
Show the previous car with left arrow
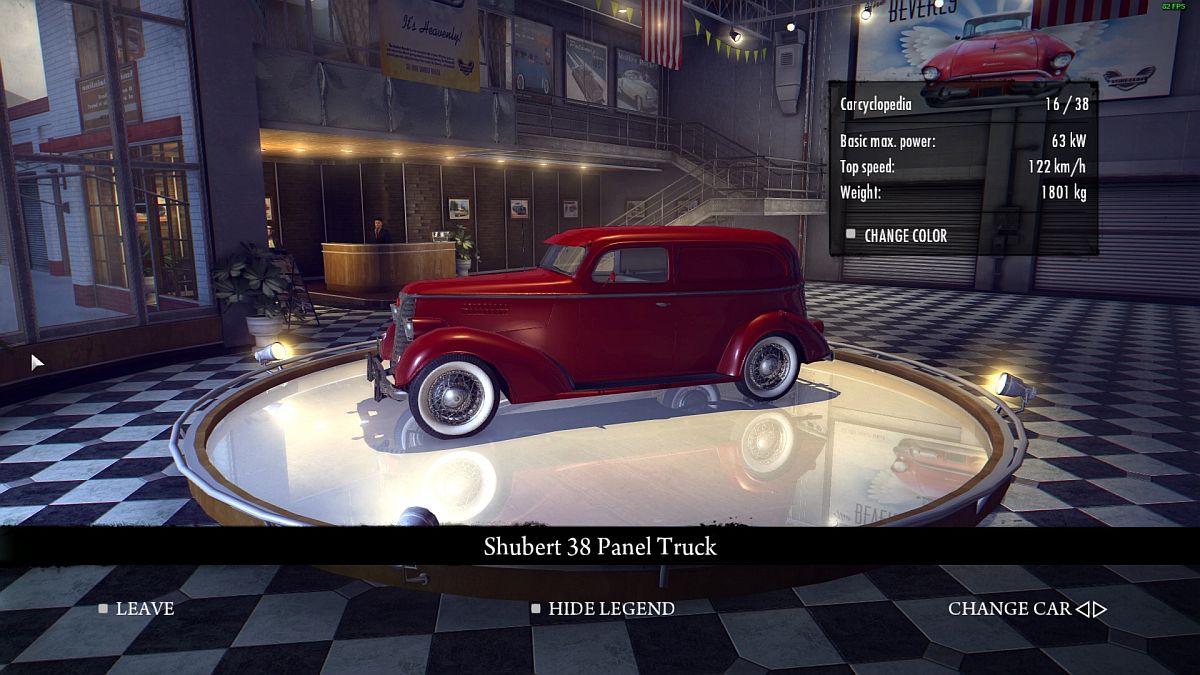[x=1082, y=608]
